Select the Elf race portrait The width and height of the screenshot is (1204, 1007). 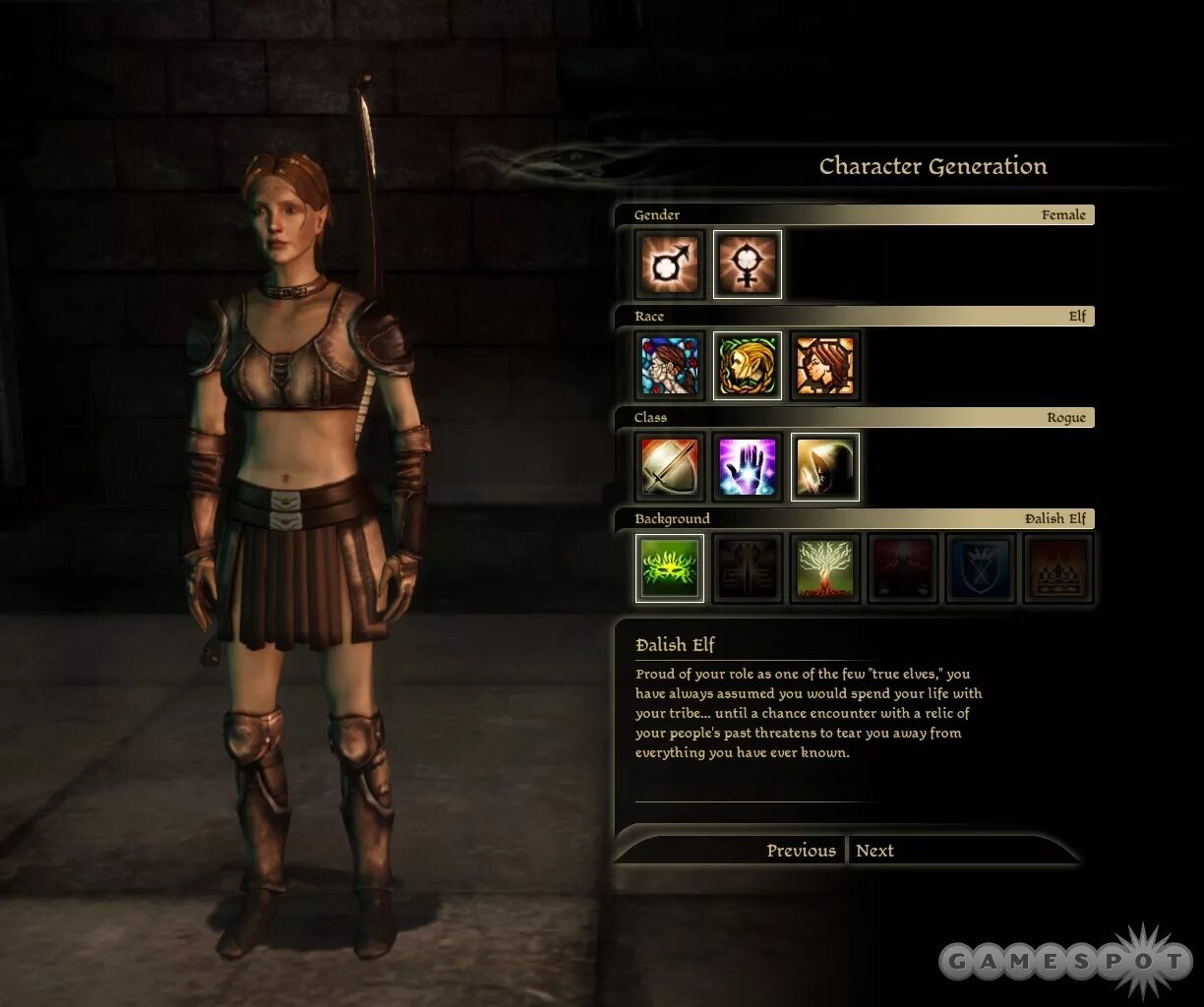748,366
